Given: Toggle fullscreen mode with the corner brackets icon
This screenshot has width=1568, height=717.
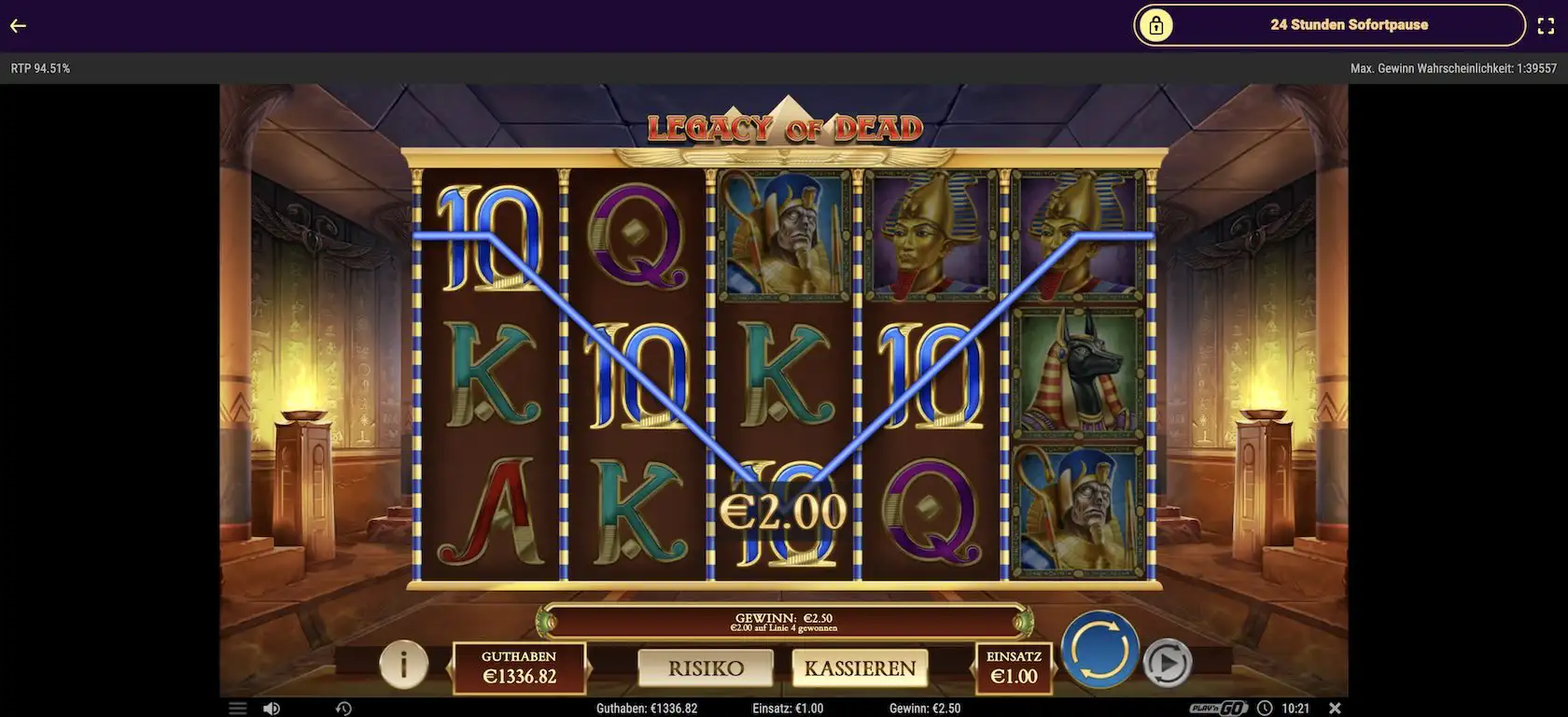Looking at the screenshot, I should tap(1546, 25).
